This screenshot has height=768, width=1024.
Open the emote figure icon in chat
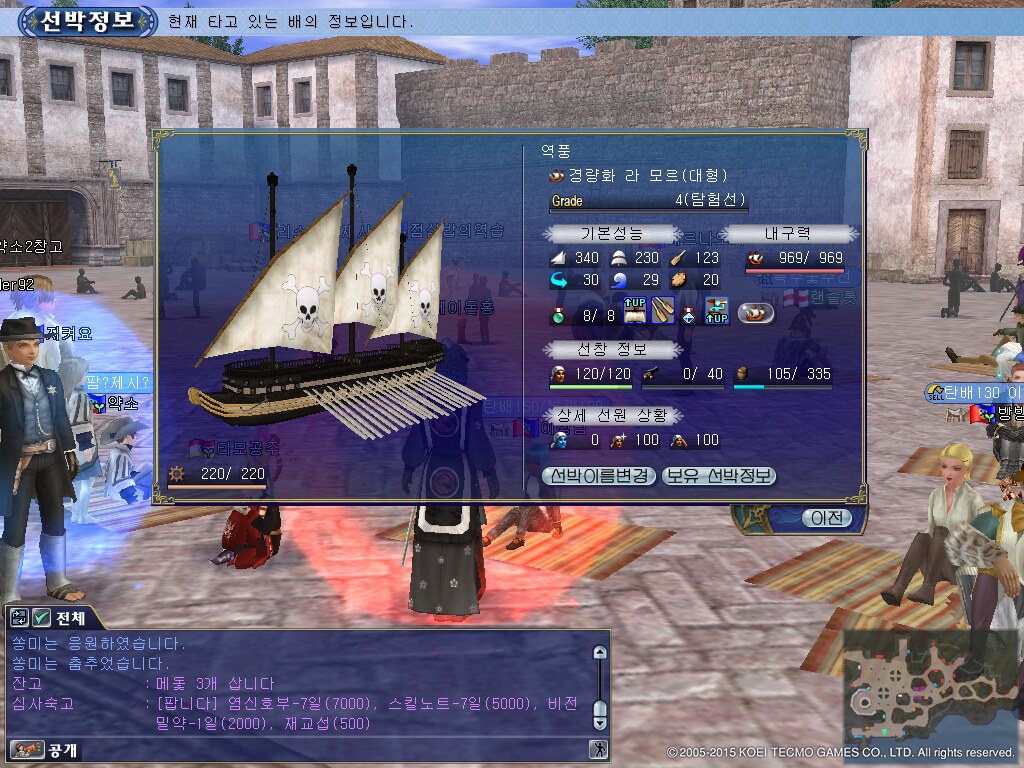[598, 749]
